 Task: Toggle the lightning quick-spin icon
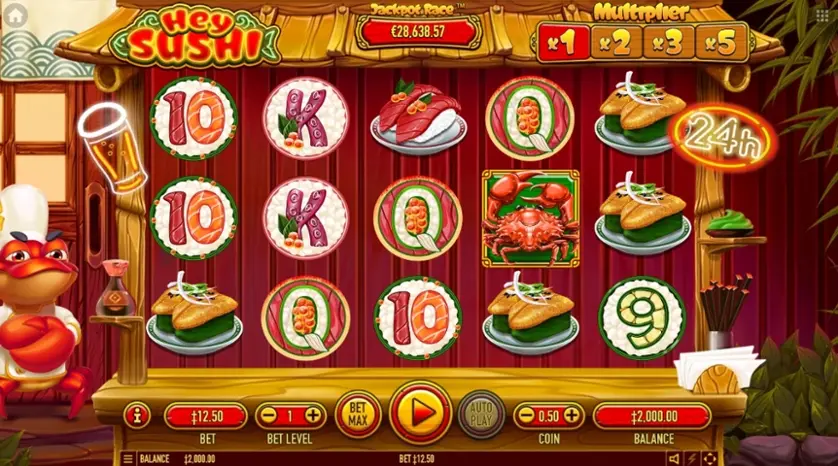pyautogui.click(x=692, y=459)
